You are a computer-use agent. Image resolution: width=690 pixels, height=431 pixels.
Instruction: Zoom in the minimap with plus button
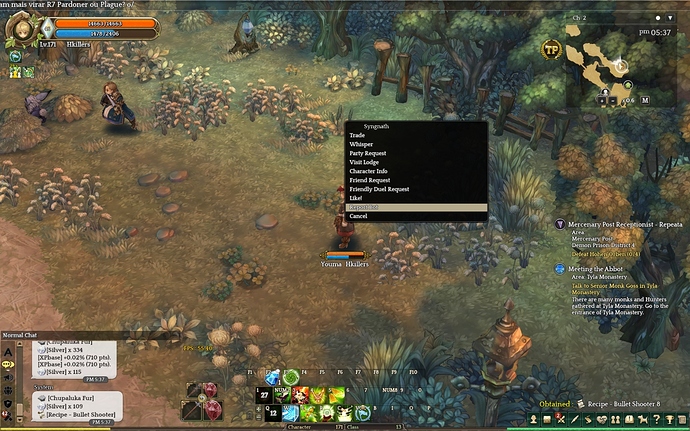point(601,100)
